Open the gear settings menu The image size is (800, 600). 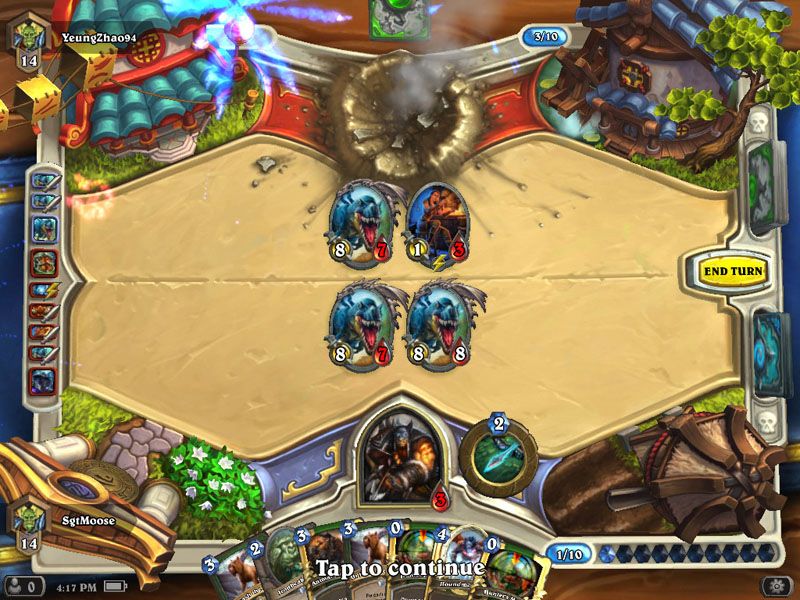(775, 585)
